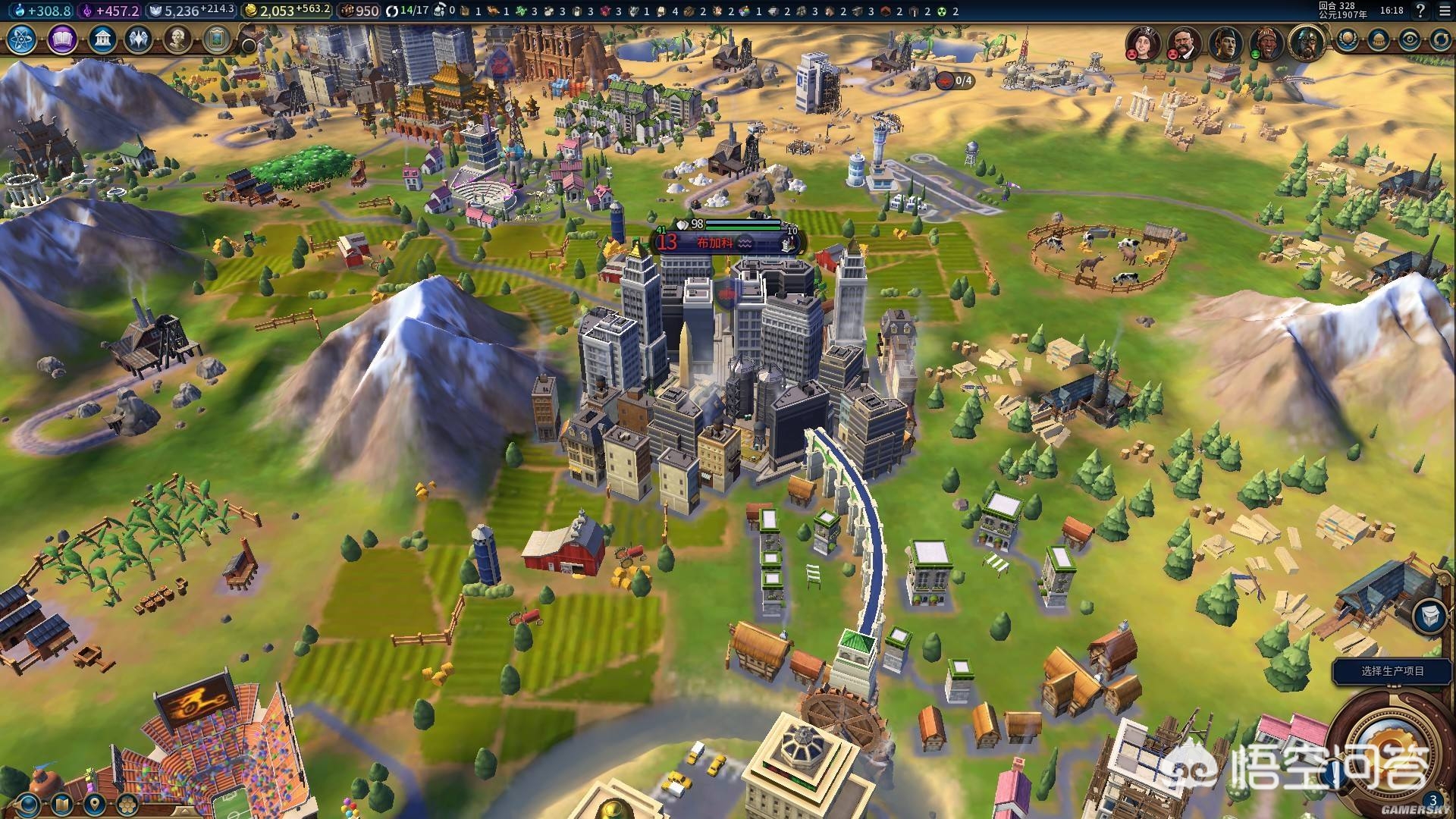Open the Technology tree (atom icon)

(23, 39)
